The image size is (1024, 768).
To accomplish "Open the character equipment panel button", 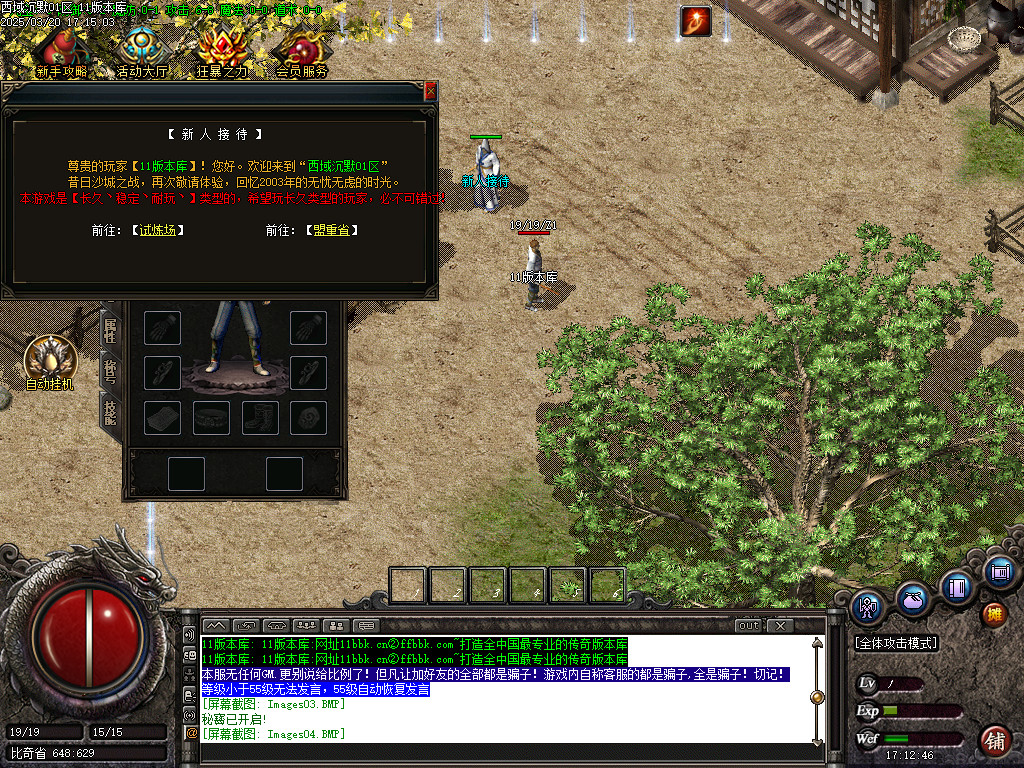I will point(866,605).
